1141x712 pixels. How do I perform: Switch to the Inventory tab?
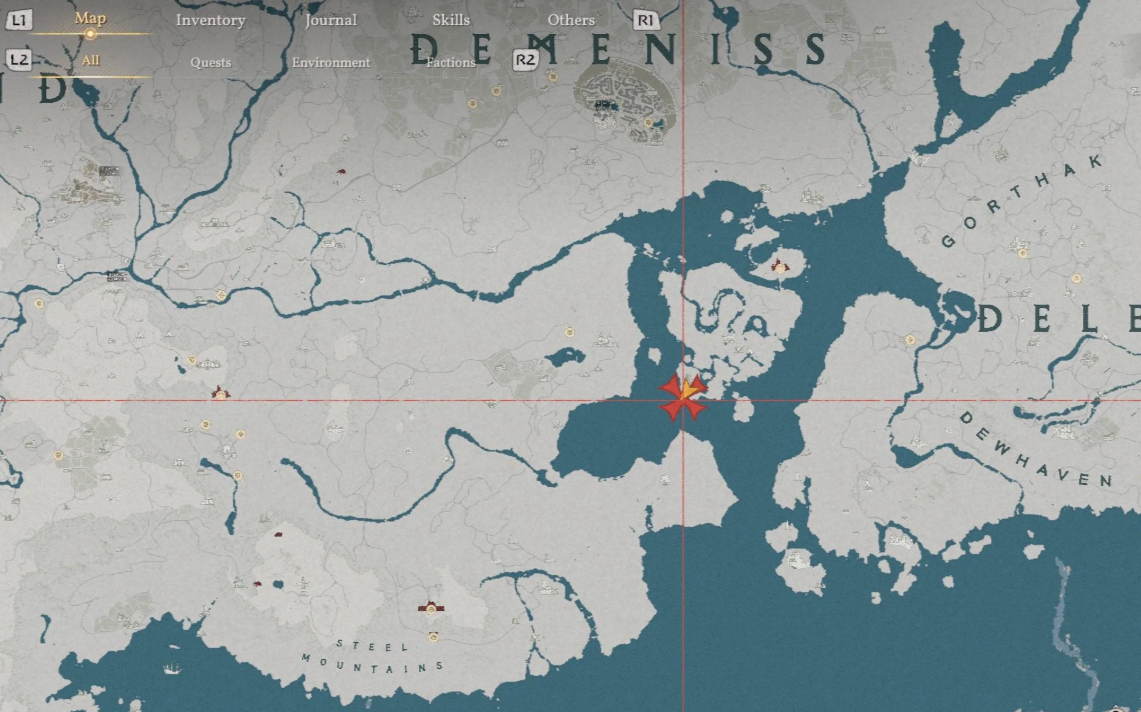(x=210, y=20)
